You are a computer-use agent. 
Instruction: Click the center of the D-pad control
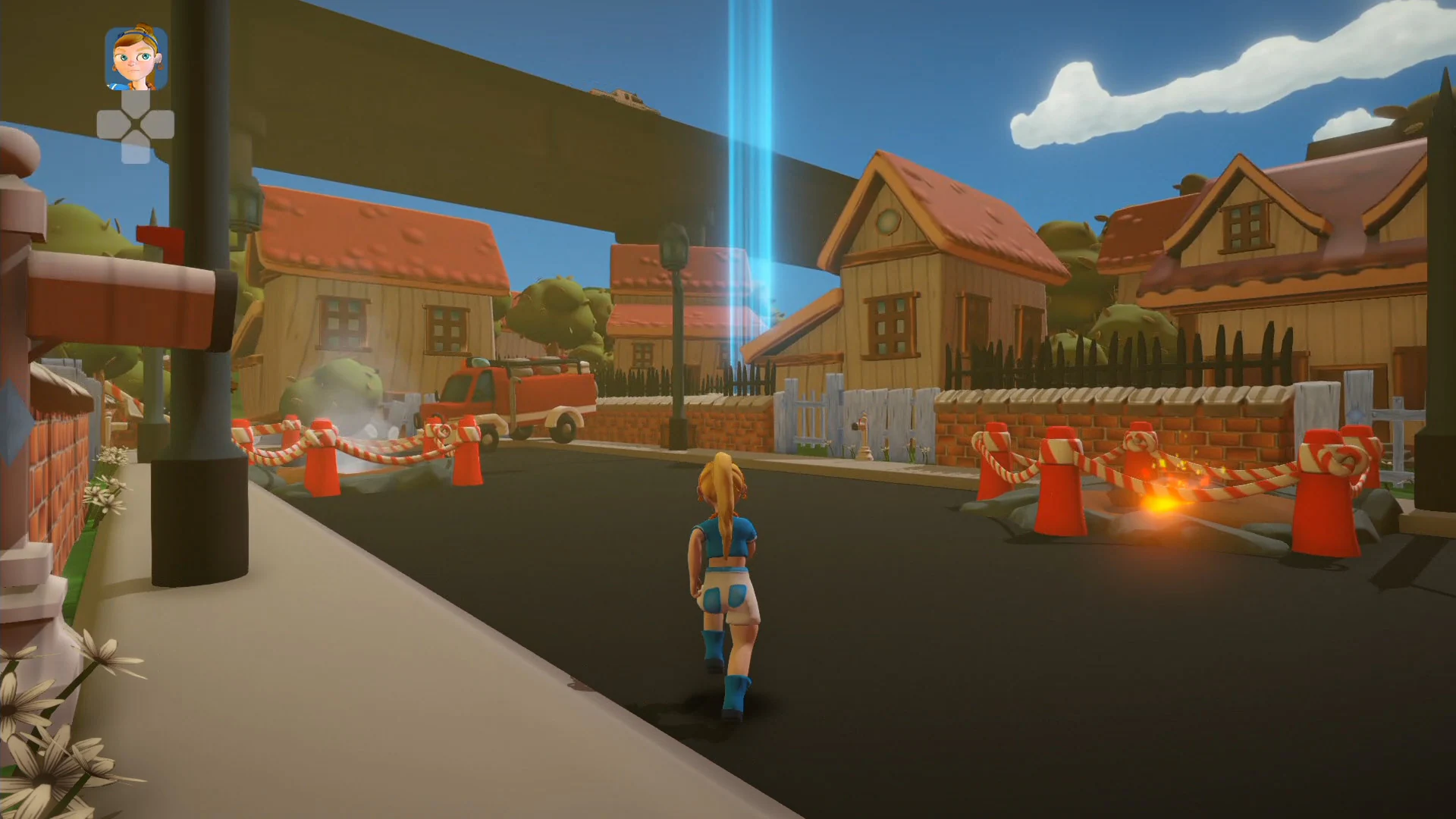(x=135, y=121)
